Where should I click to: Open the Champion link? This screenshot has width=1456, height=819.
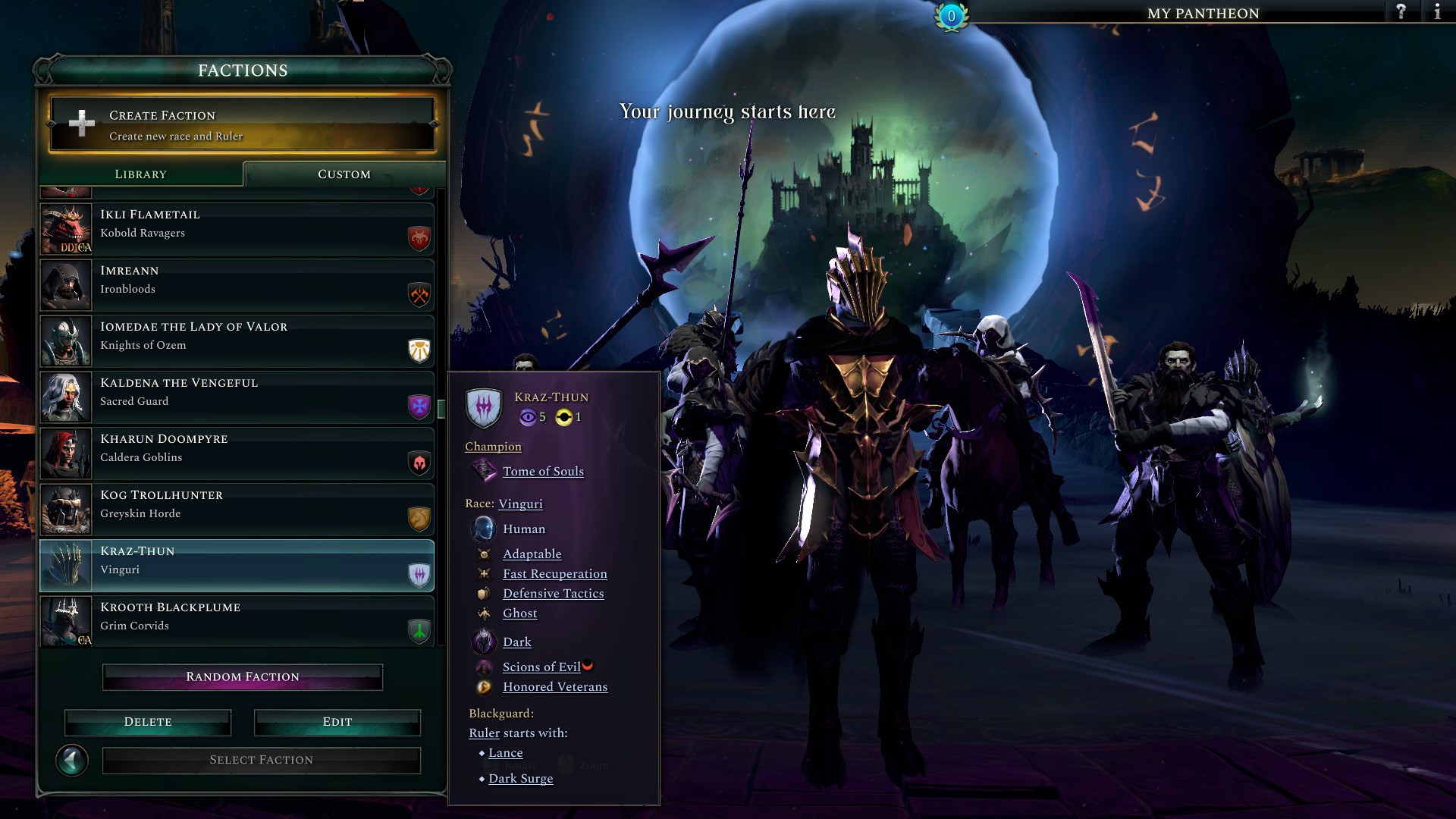493,447
